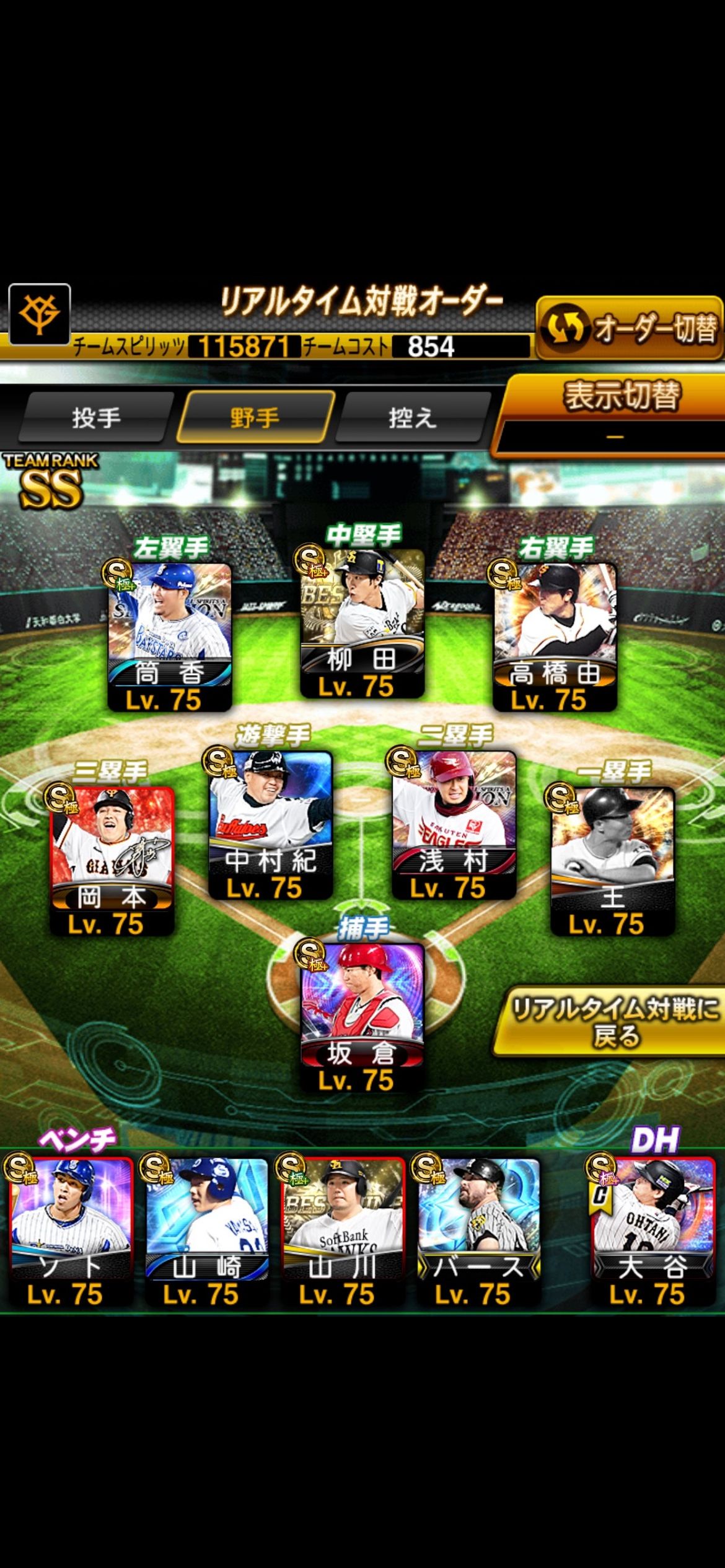The image size is (725, 1568).
Task: Choose center fielder 柳田 card
Action: point(362,622)
